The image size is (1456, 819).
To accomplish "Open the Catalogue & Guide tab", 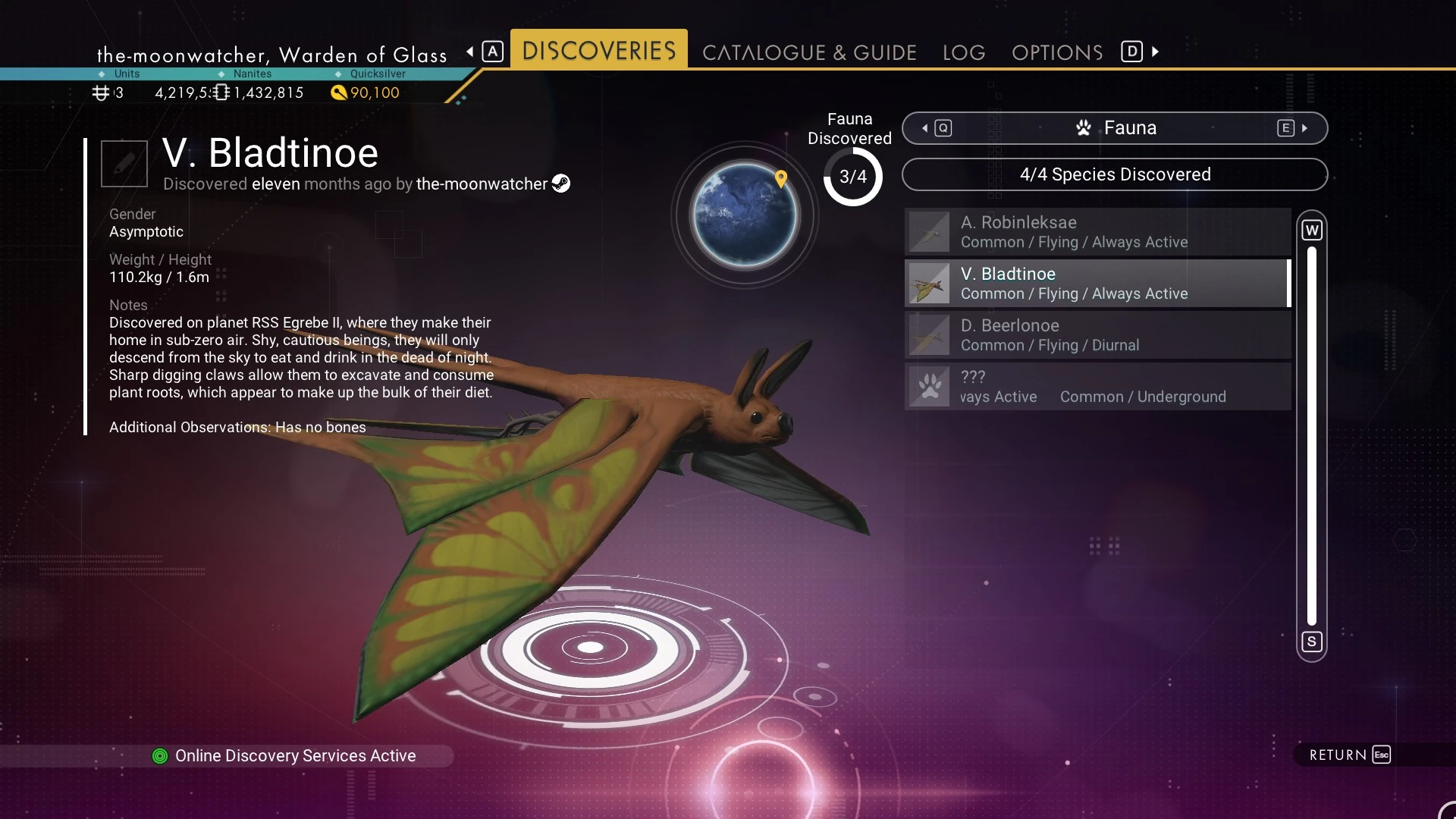I will point(809,52).
